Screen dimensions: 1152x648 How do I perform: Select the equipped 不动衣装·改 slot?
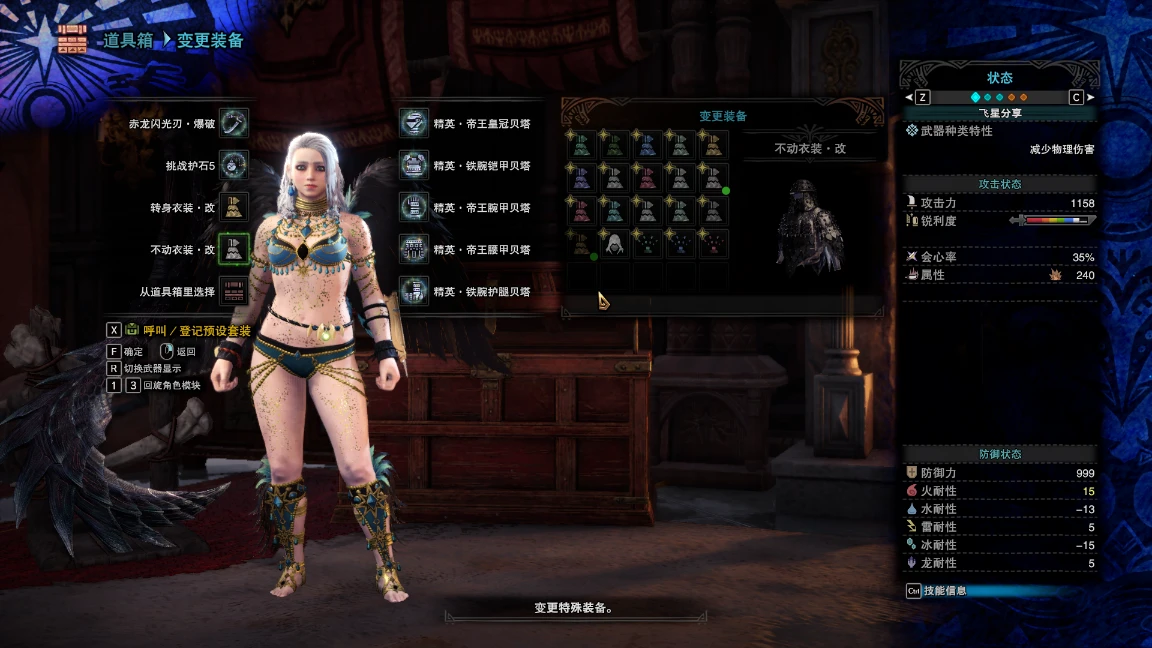click(x=233, y=249)
